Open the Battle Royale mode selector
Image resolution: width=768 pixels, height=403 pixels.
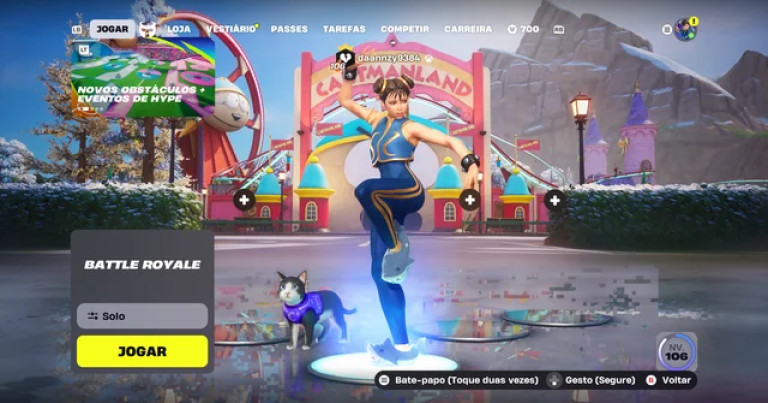click(x=142, y=265)
